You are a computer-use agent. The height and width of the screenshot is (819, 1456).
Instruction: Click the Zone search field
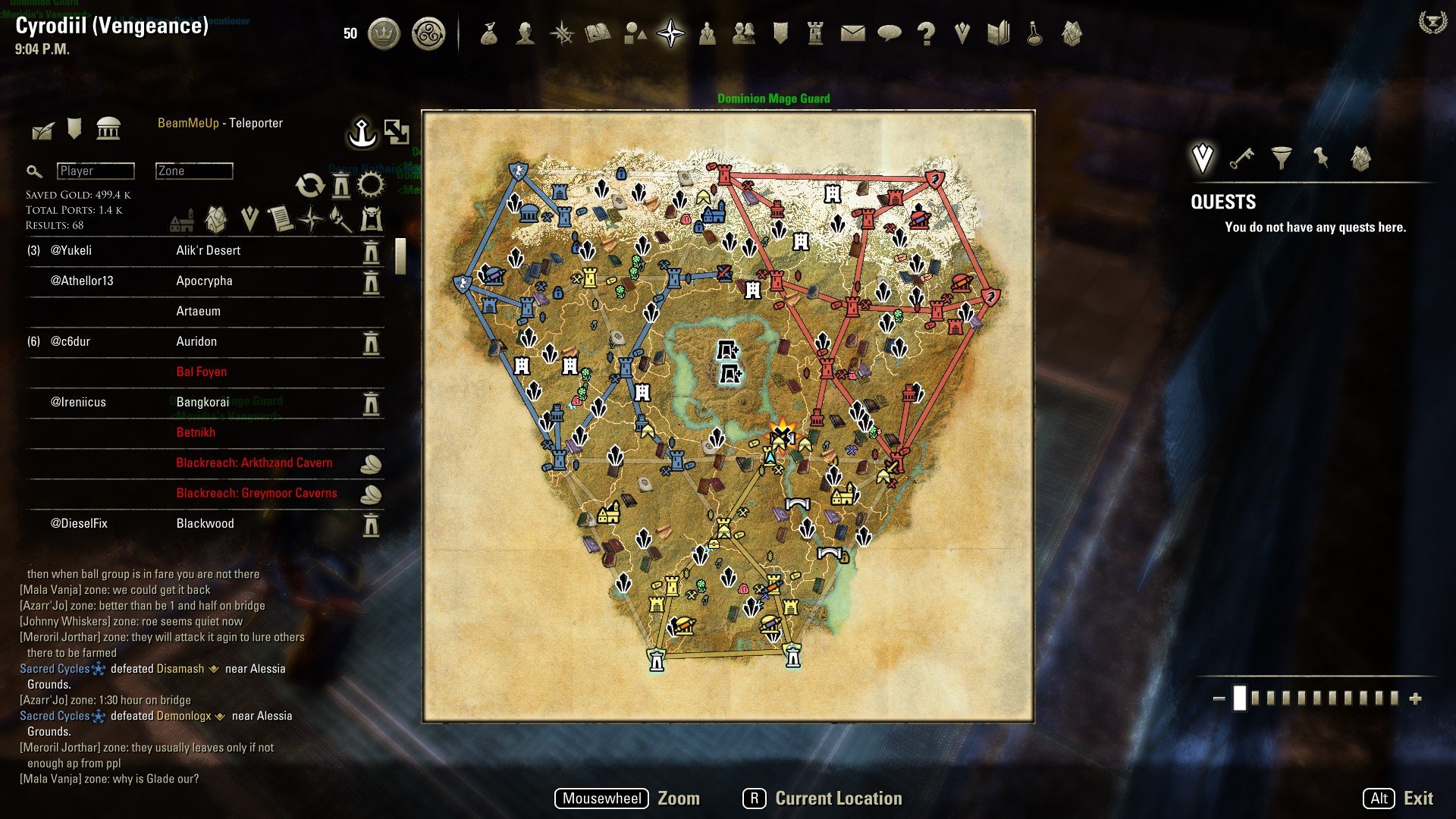pos(194,171)
